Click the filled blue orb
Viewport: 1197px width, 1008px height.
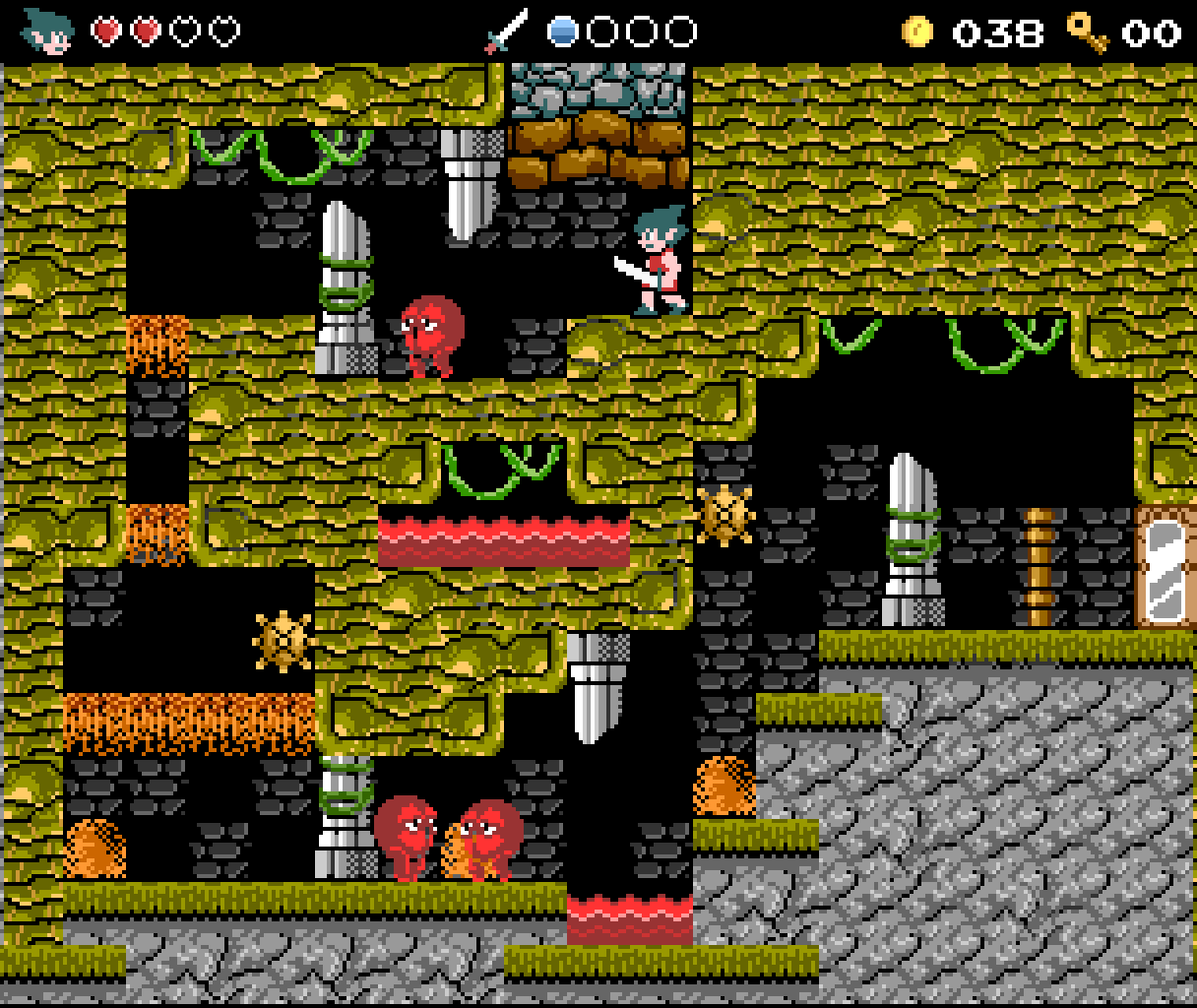(x=562, y=31)
